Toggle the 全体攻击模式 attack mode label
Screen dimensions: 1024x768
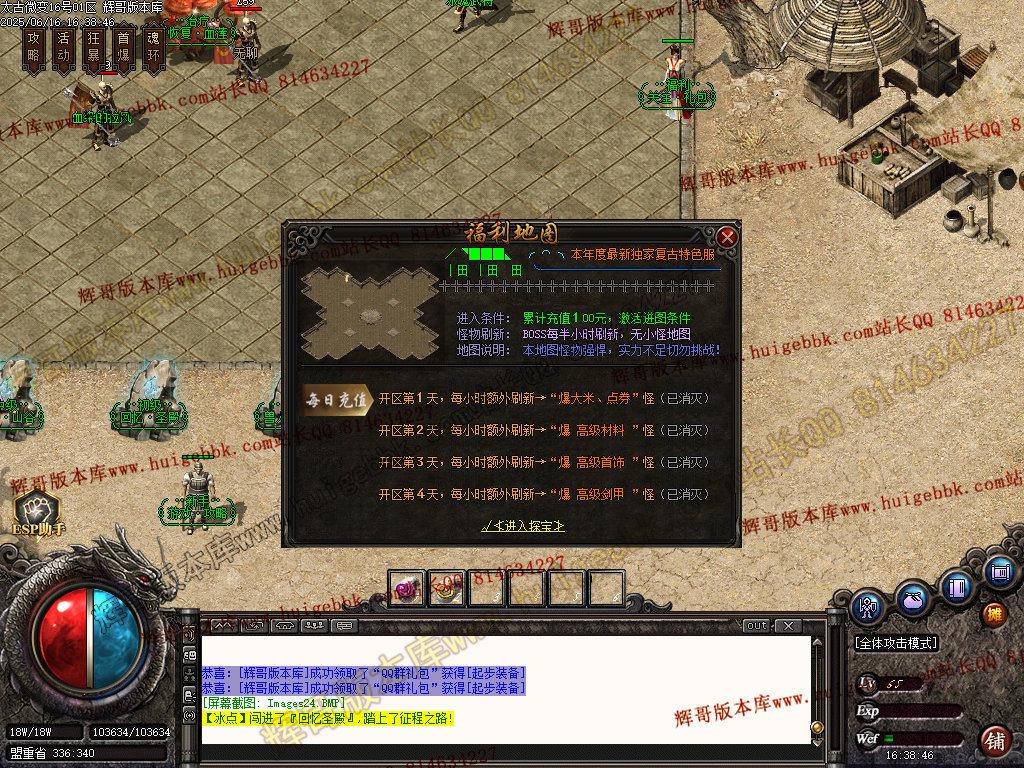(x=896, y=643)
